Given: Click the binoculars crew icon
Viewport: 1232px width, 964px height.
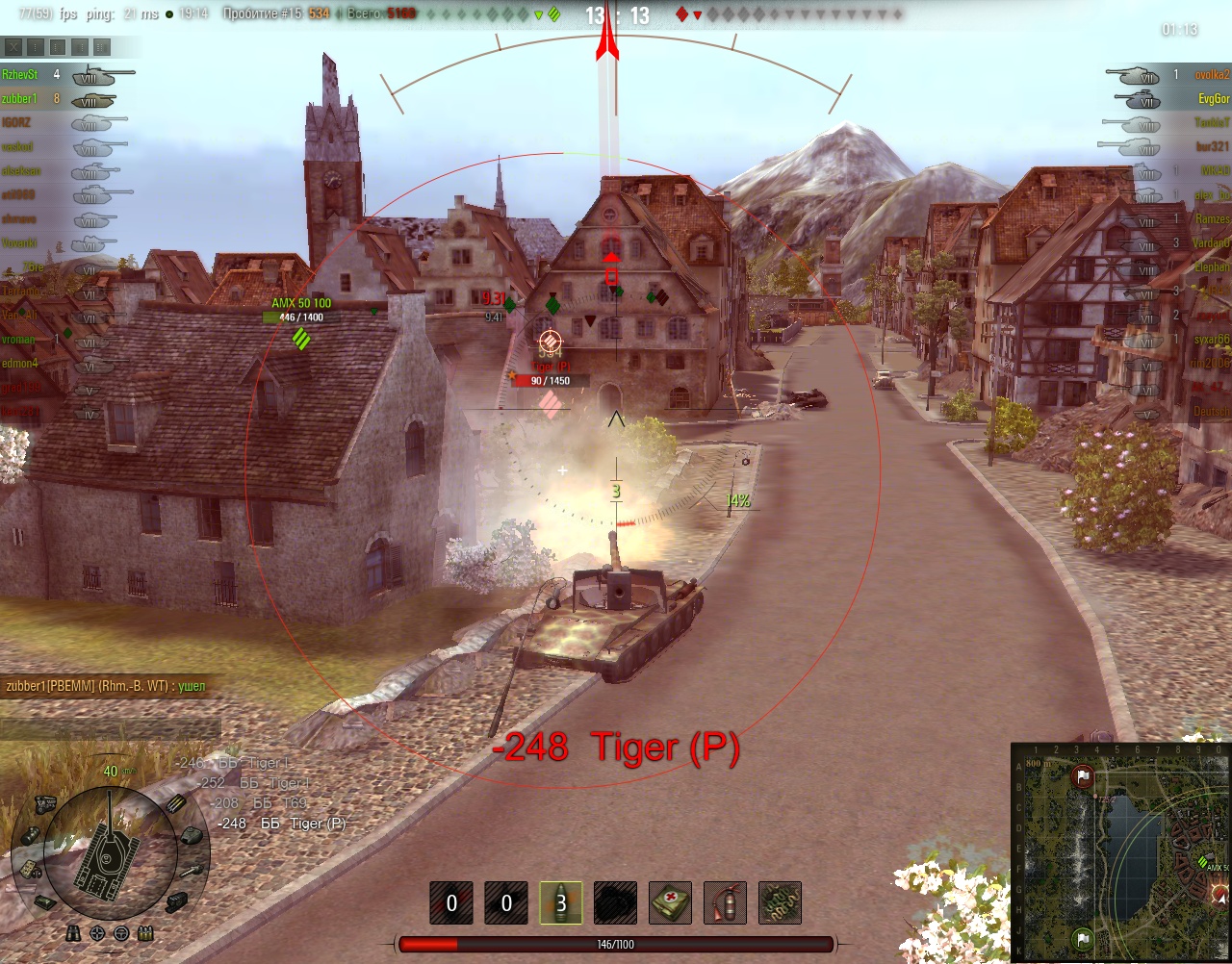Looking at the screenshot, I should (74, 933).
